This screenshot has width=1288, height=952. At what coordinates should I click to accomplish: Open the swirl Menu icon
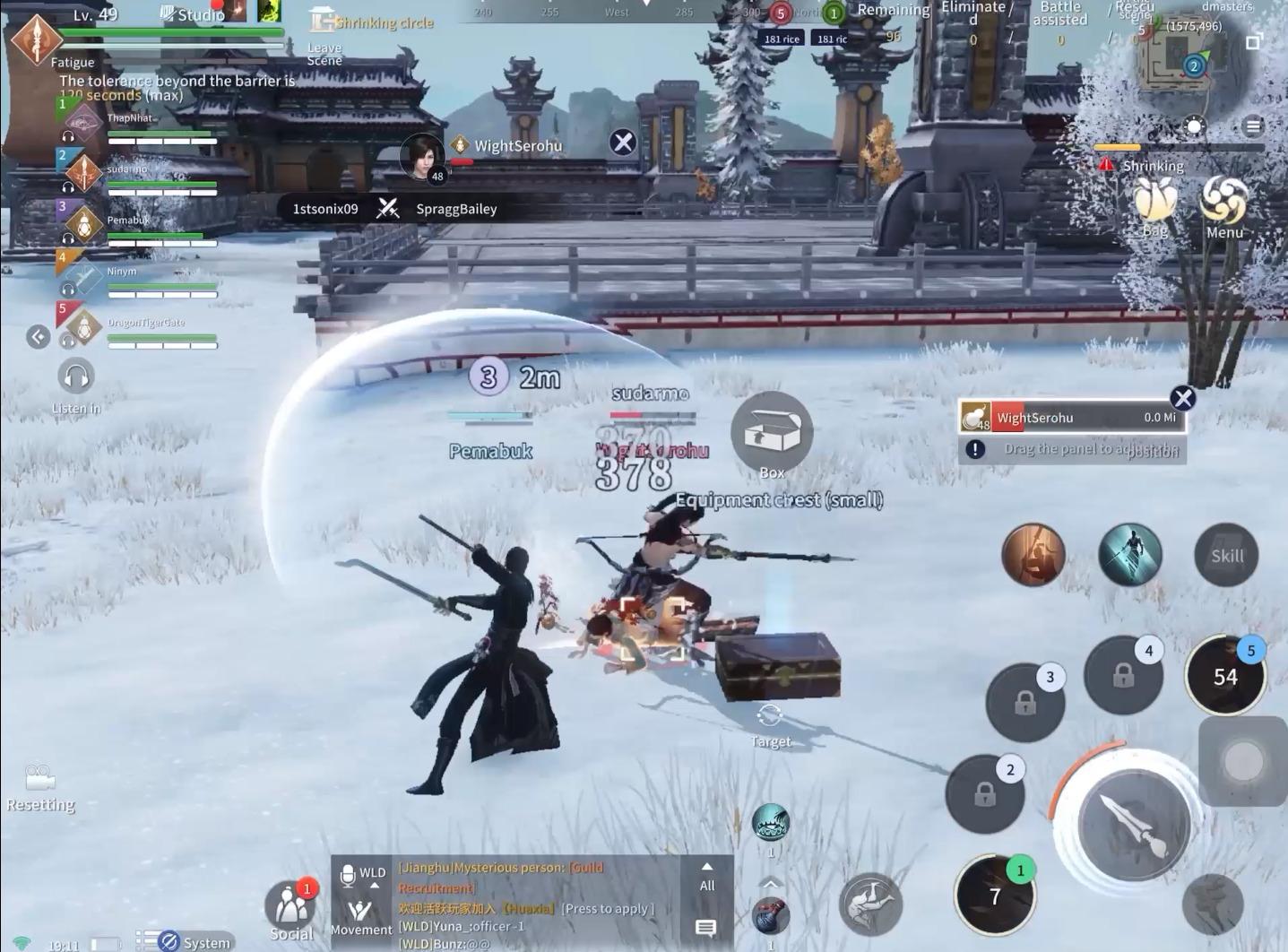1223,203
